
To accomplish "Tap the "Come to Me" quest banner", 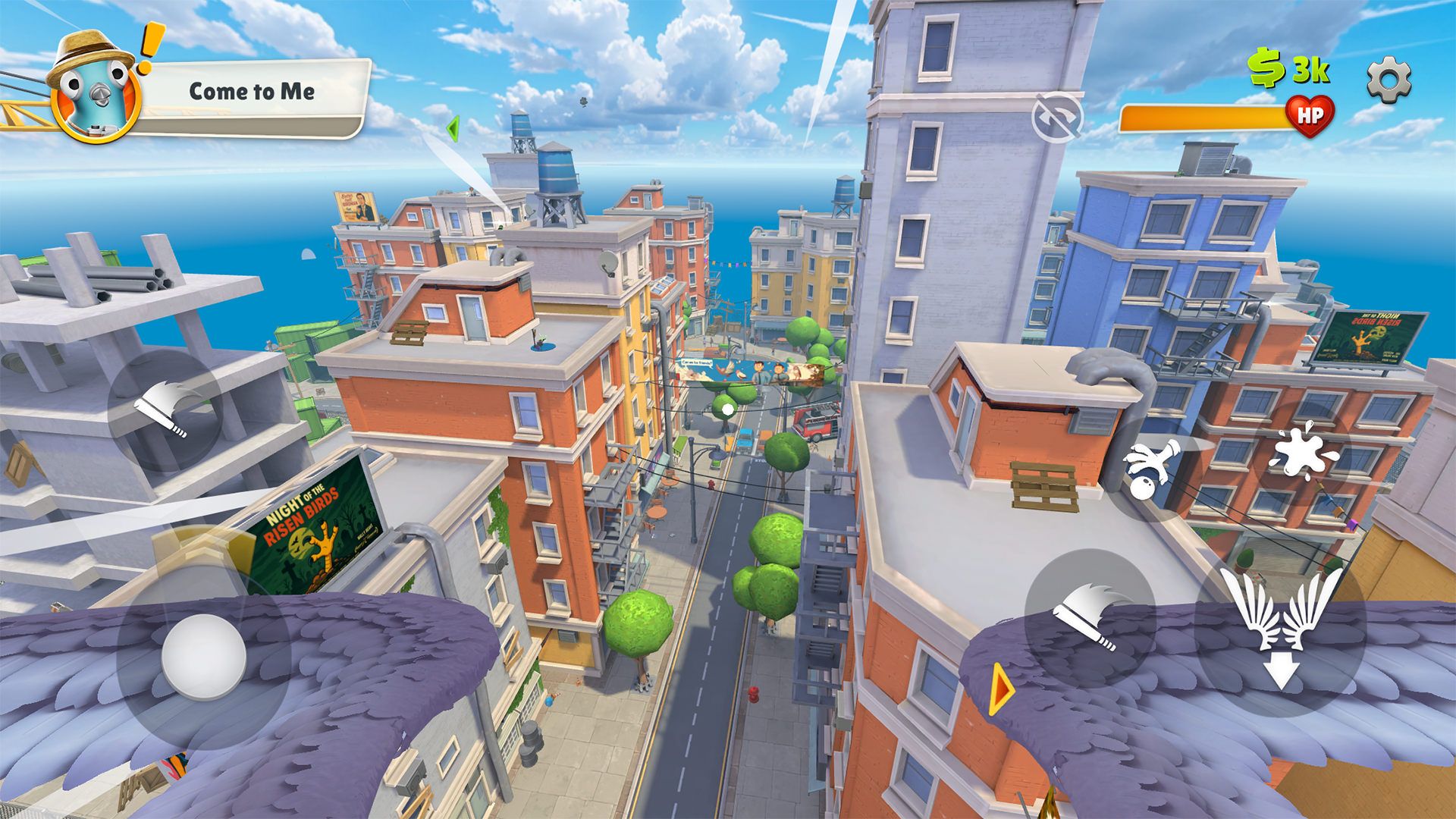I will click(x=252, y=93).
